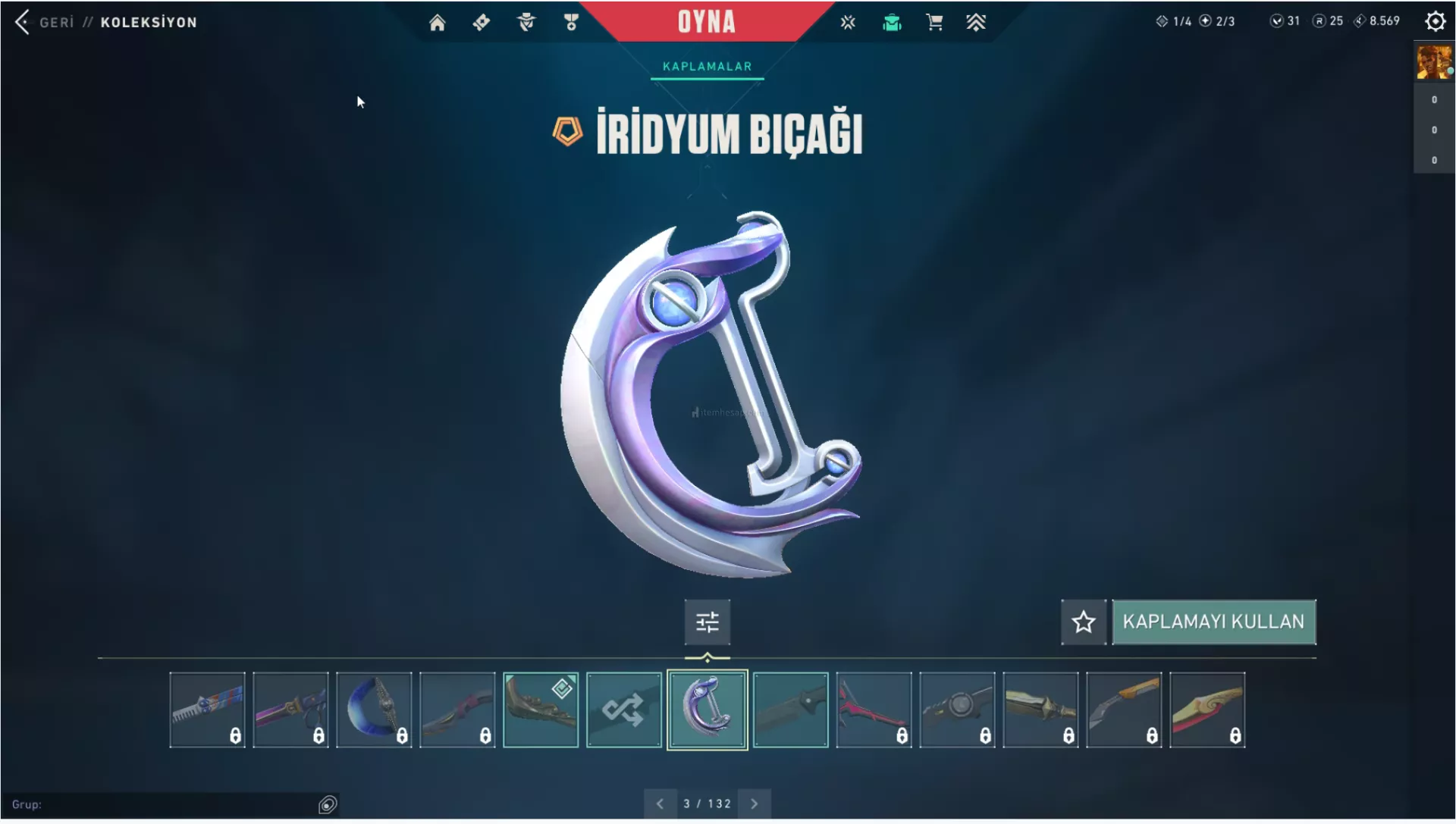Select the blue crescent blade thumbnail
Image resolution: width=1456 pixels, height=824 pixels.
click(374, 710)
